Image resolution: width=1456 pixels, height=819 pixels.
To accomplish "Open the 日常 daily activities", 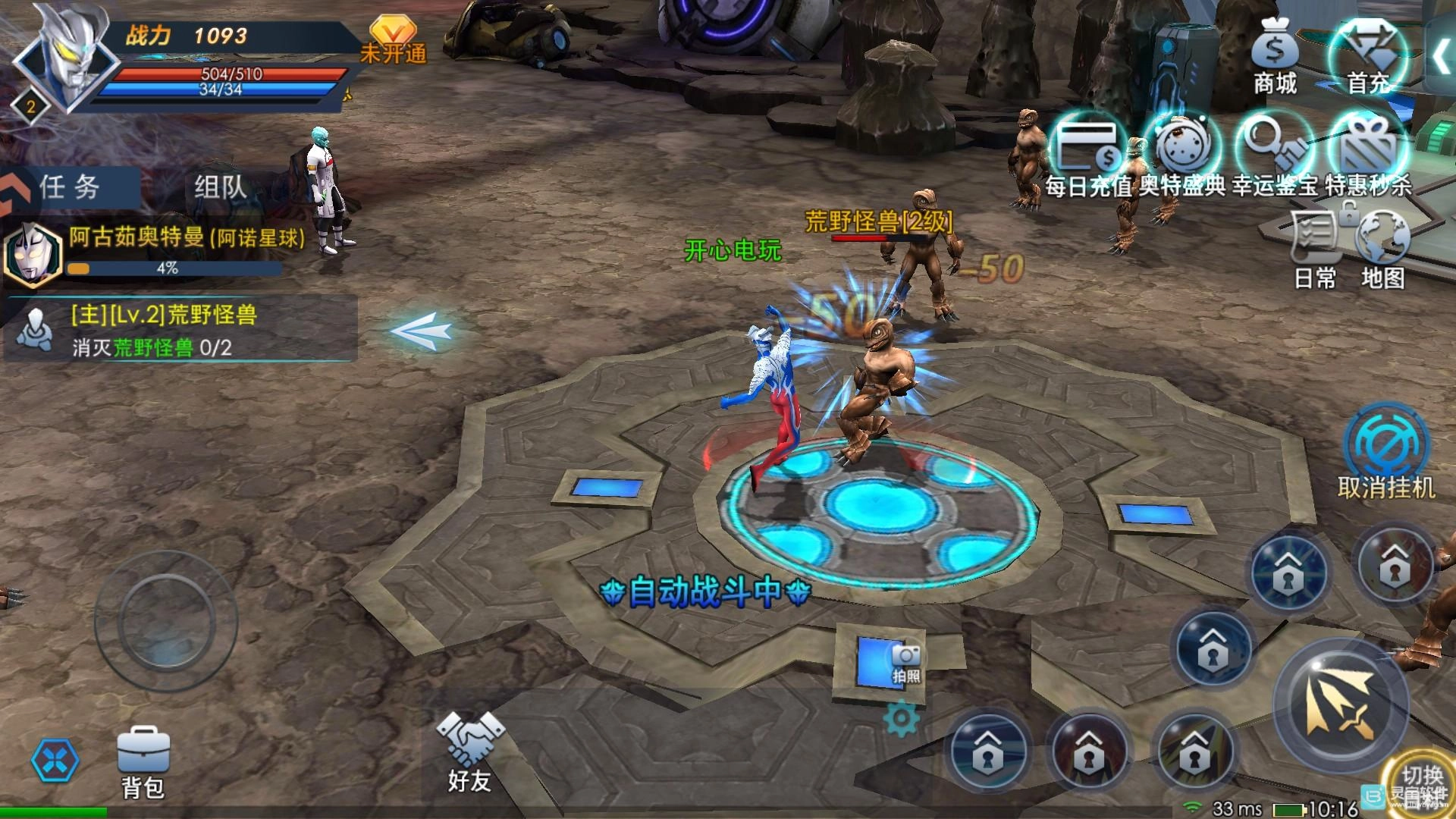I will click(1315, 250).
